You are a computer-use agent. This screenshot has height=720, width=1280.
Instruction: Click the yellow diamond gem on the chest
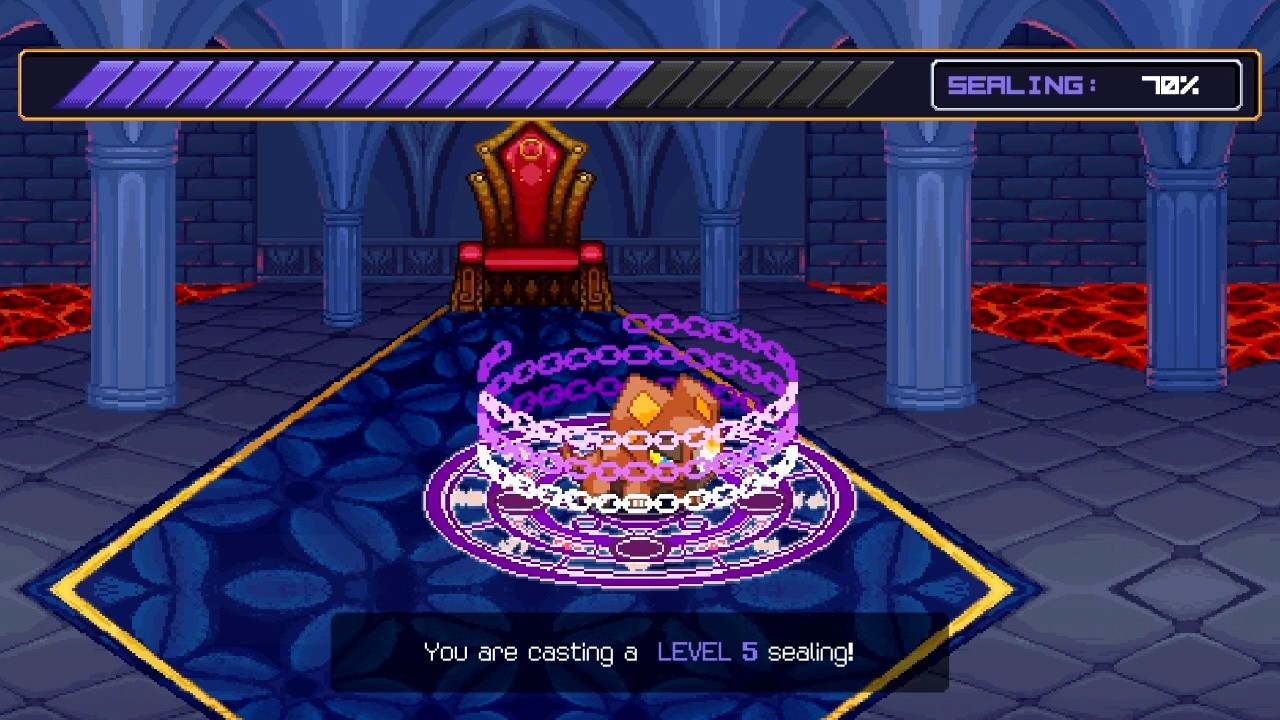click(x=643, y=408)
